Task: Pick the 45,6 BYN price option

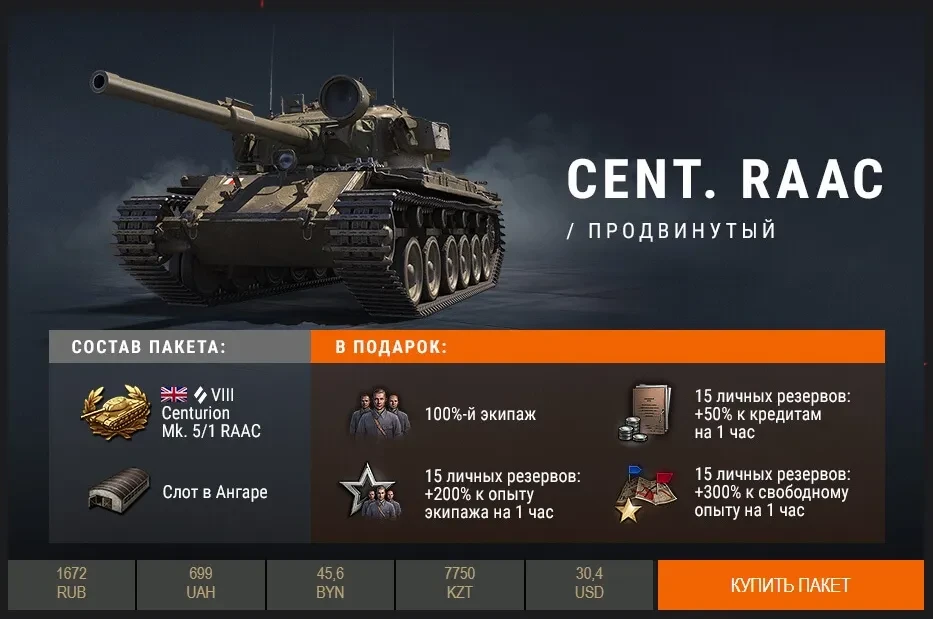Action: click(x=330, y=584)
